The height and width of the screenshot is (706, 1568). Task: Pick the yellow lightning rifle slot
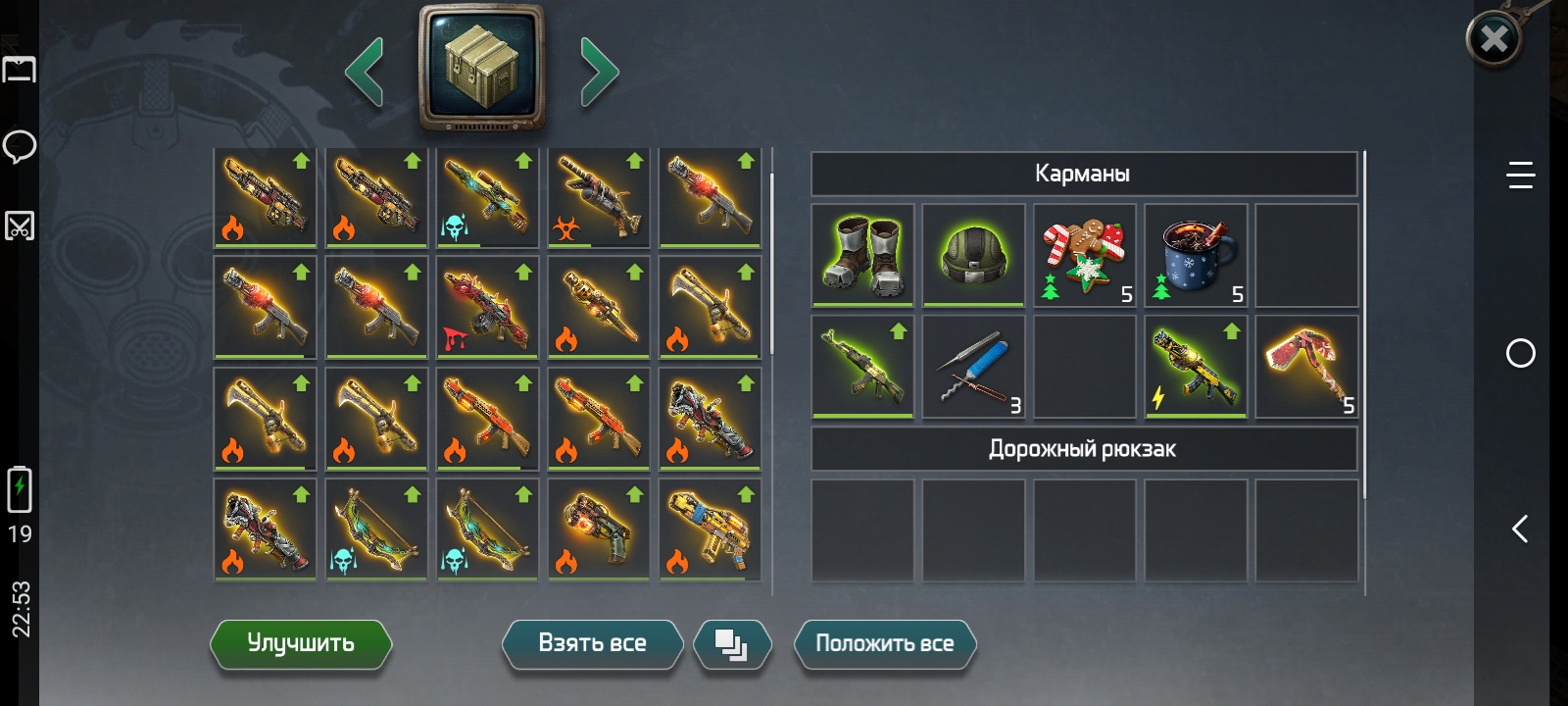pos(1196,367)
